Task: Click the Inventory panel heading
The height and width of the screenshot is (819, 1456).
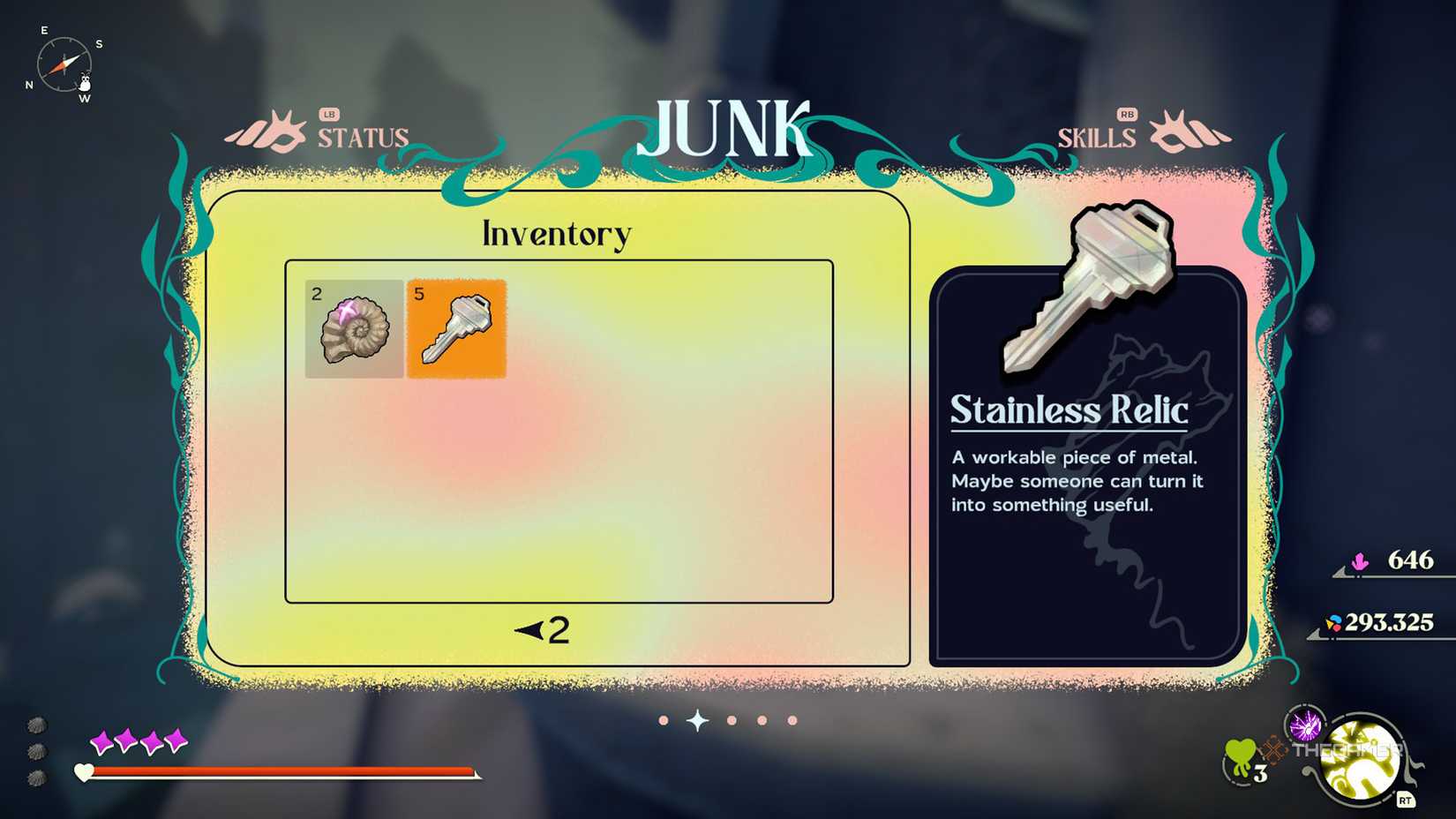Action: click(x=555, y=233)
